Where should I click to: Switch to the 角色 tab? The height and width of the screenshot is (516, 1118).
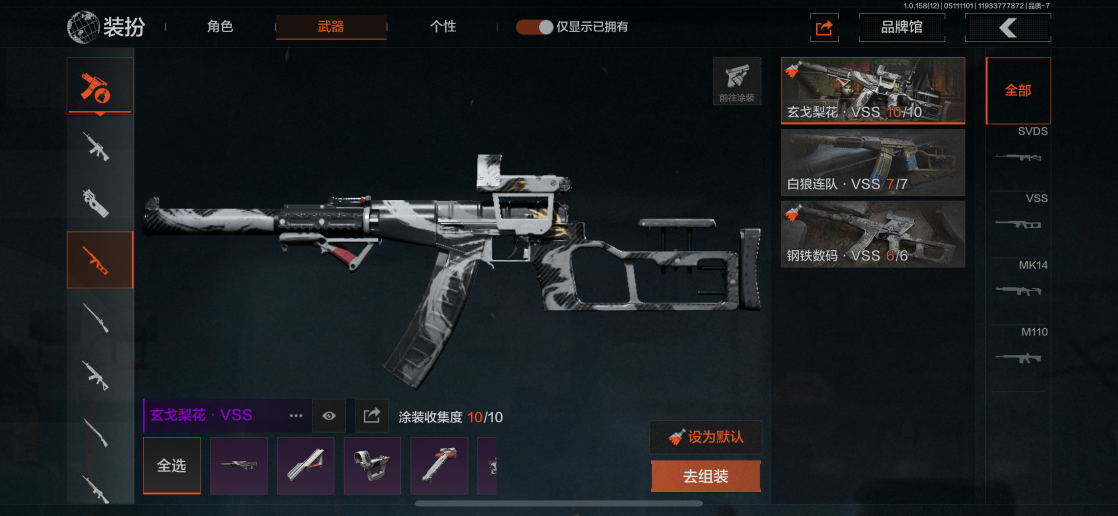click(x=220, y=27)
